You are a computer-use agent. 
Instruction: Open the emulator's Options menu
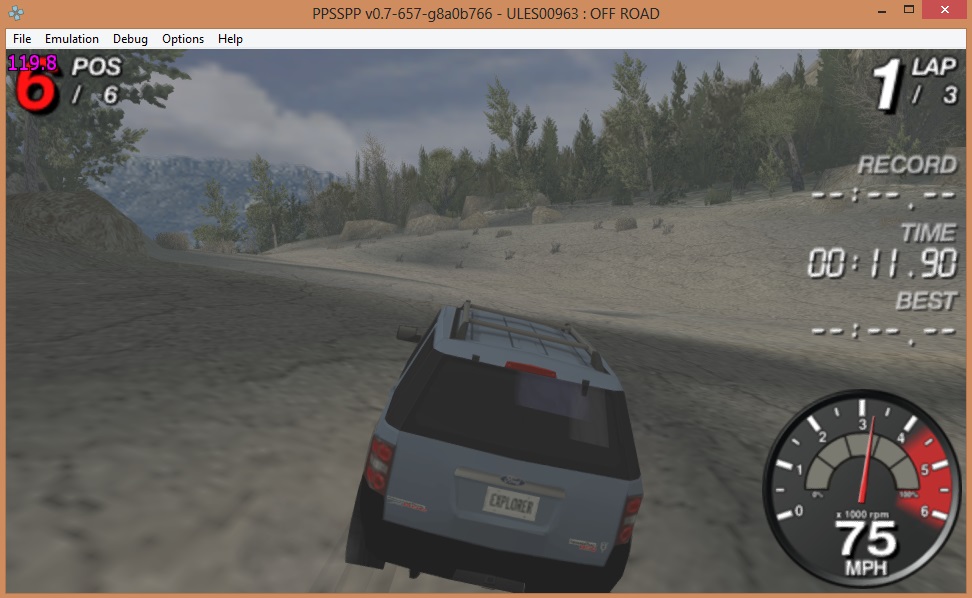click(x=183, y=39)
